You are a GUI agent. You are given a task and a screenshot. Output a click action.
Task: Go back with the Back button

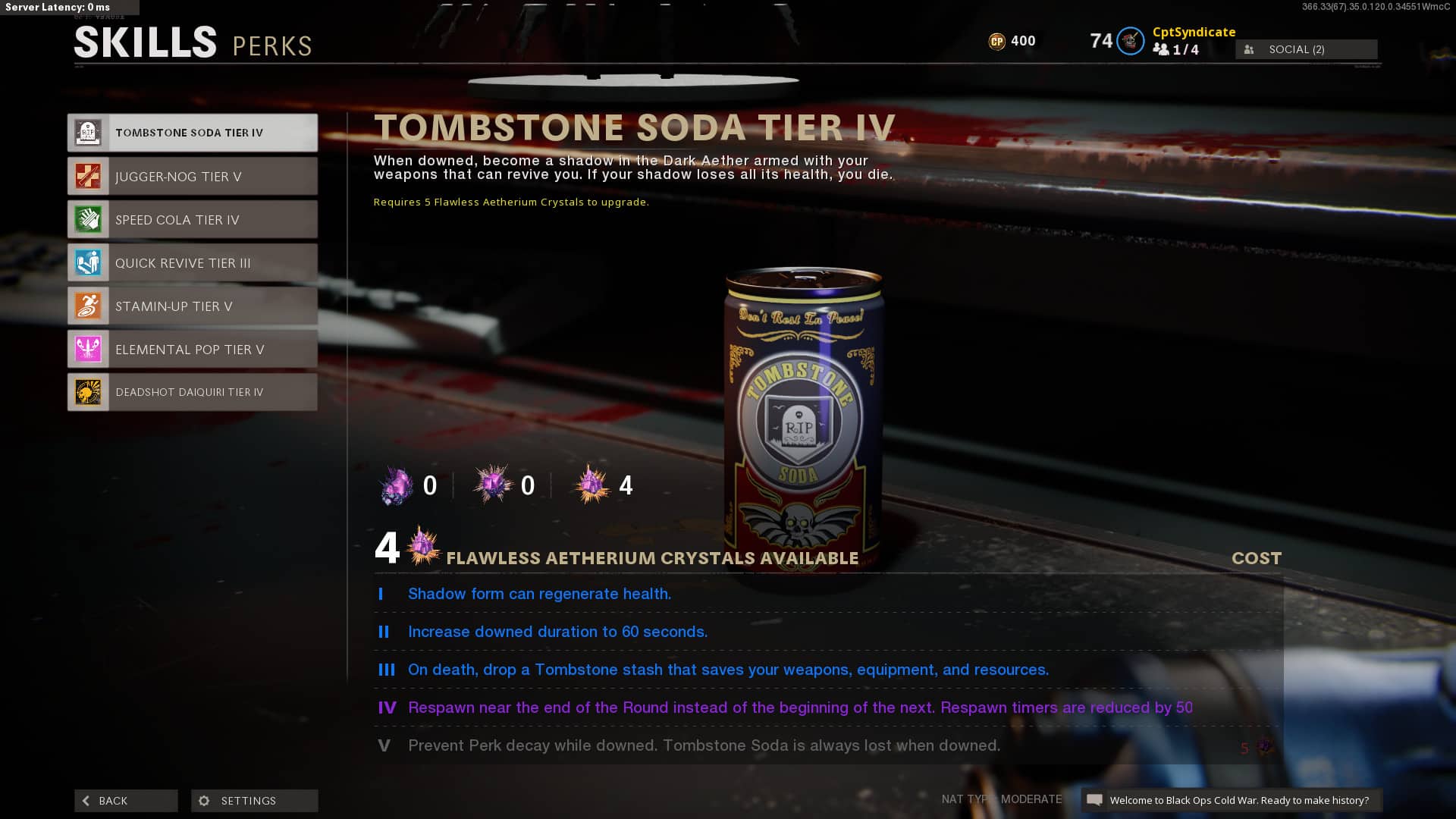126,801
